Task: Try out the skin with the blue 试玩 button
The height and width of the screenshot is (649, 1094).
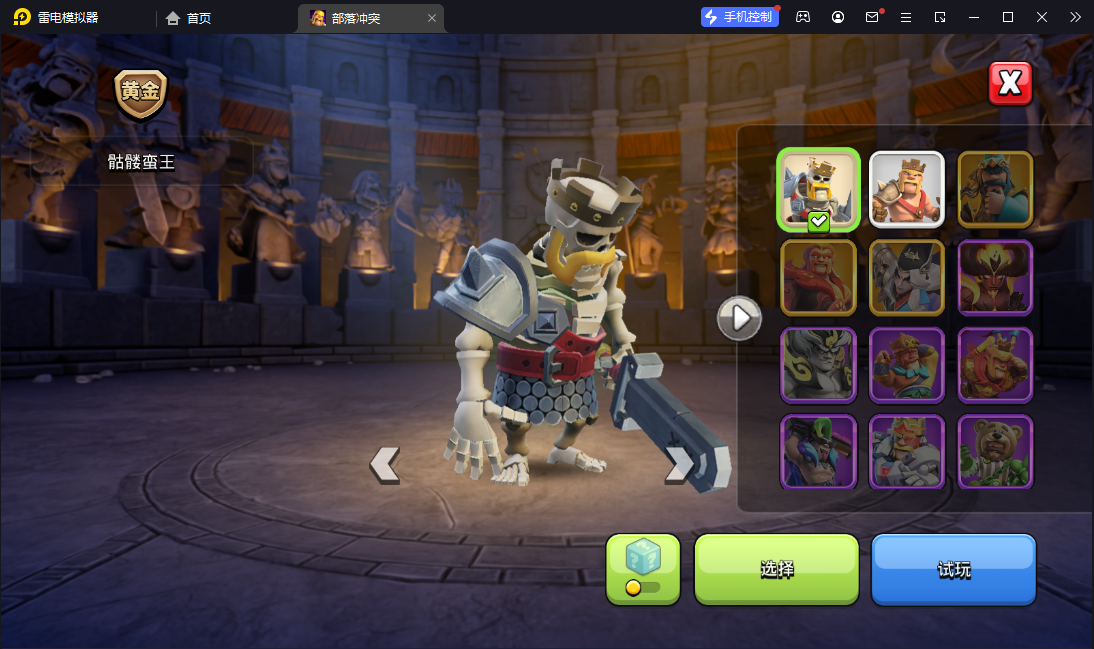Action: (953, 569)
